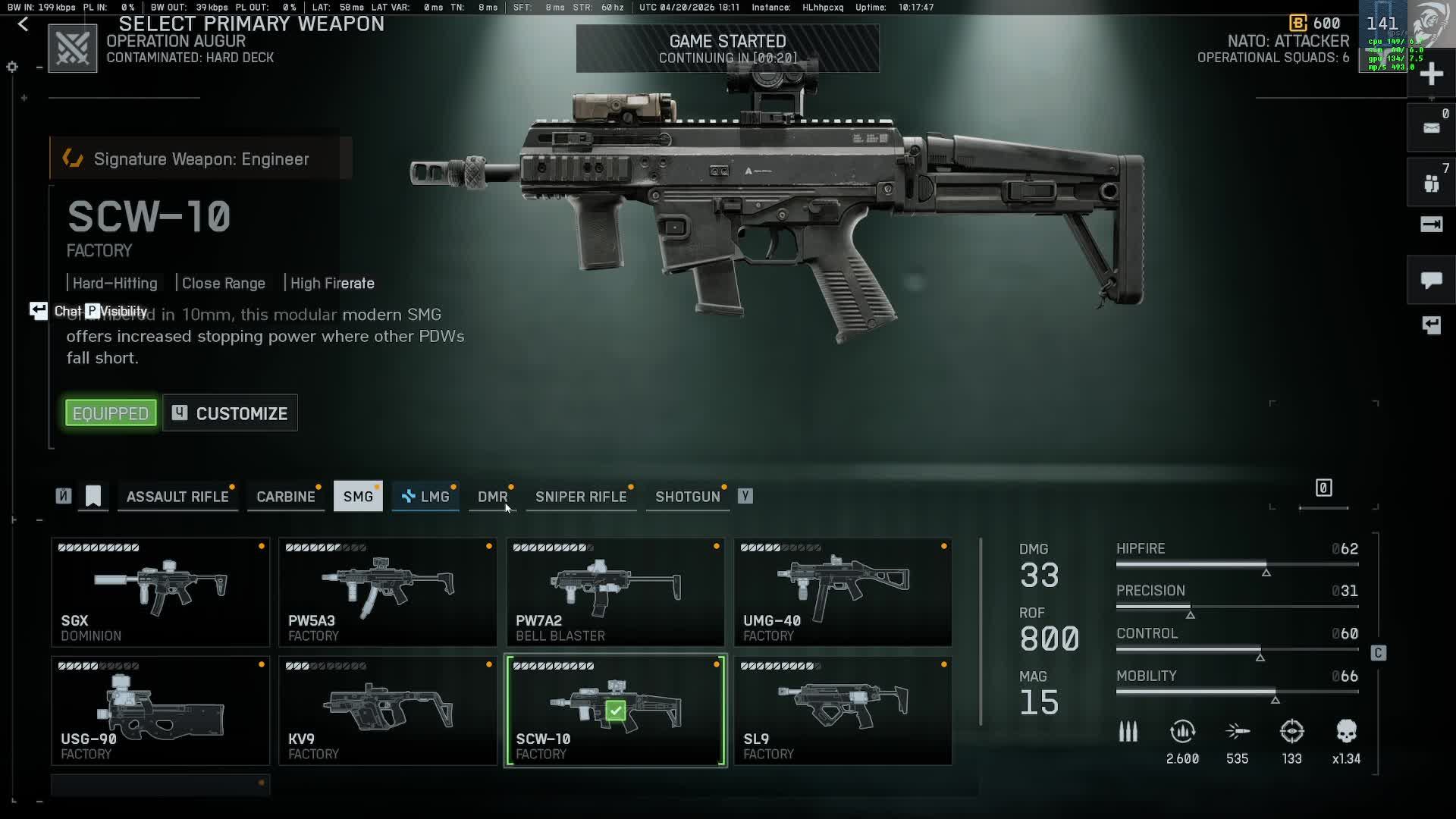Choose the PW5A3 Factory SMG
Viewport: 1456px width, 819px height.
point(388,592)
